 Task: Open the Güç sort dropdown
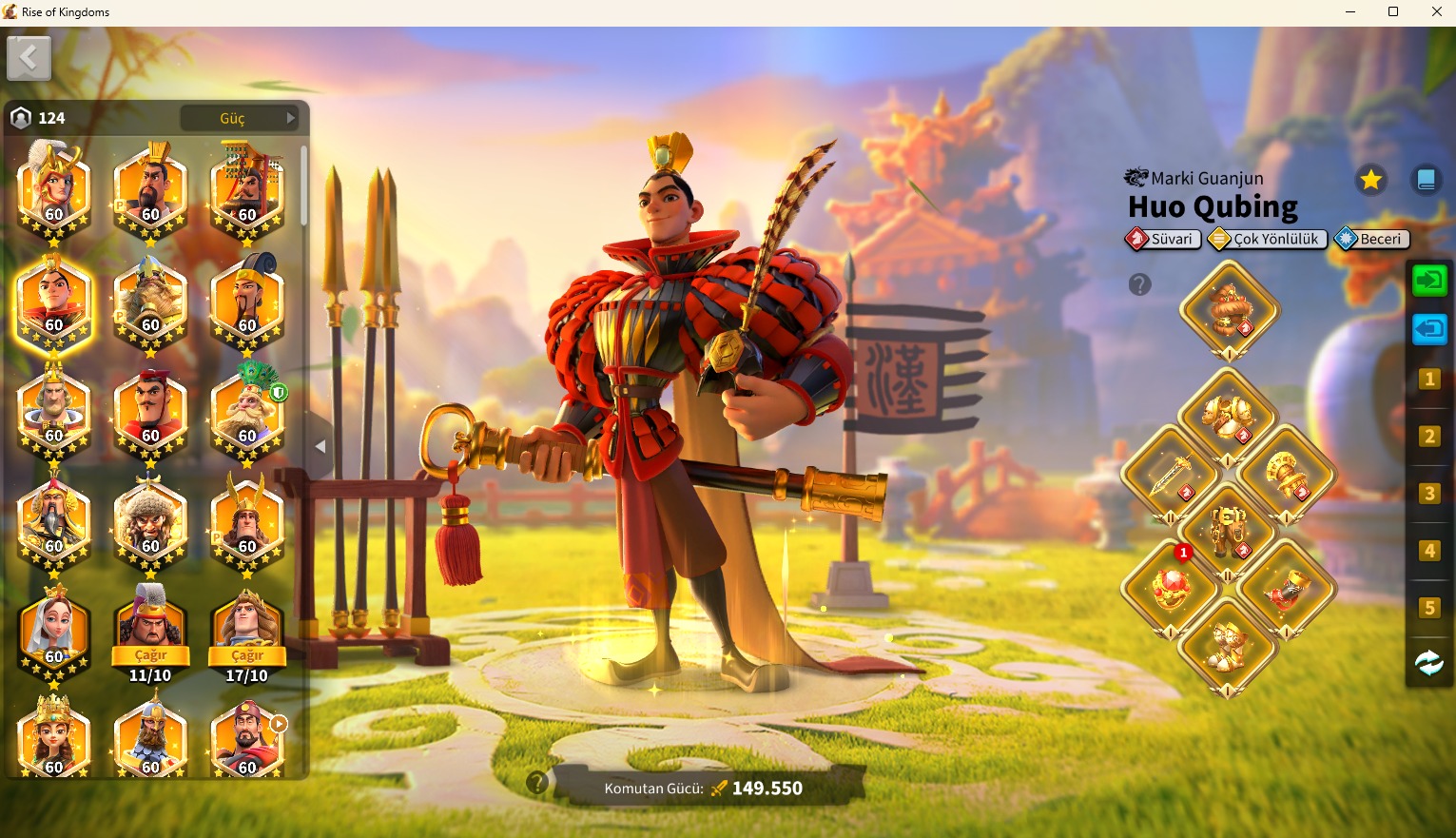pyautogui.click(x=240, y=118)
